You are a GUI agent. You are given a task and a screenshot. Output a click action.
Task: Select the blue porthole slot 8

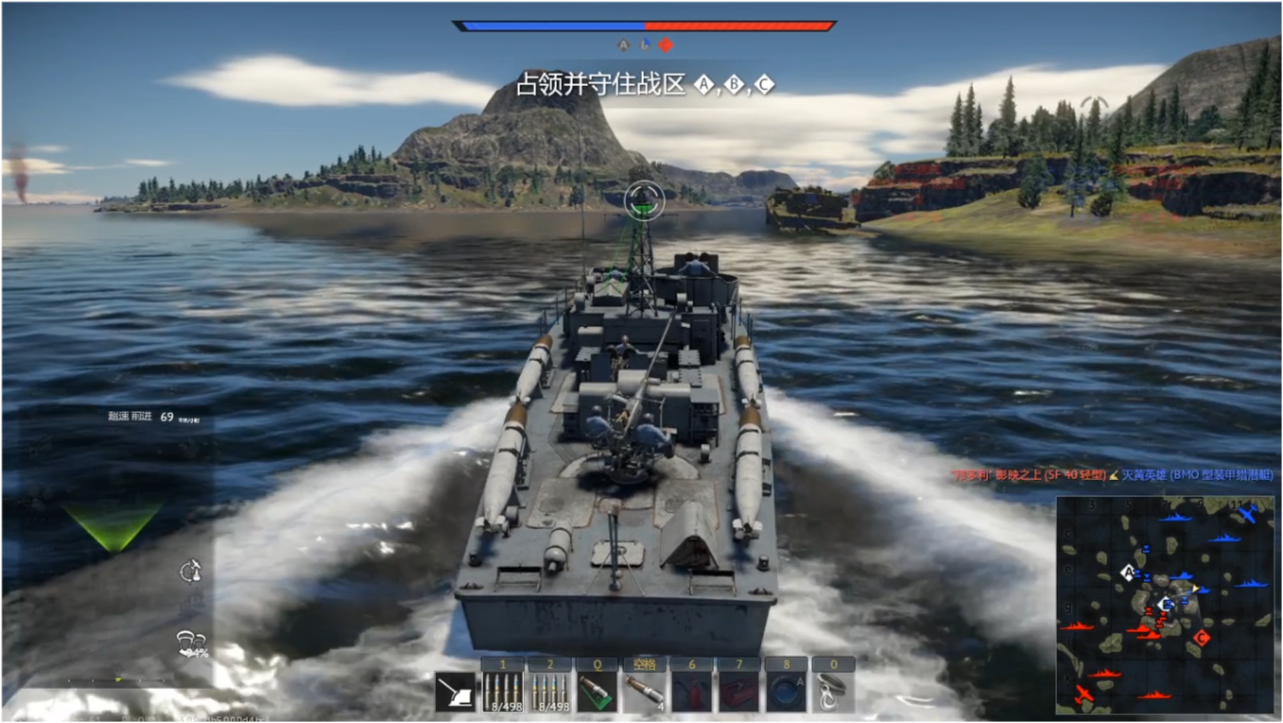point(786,690)
